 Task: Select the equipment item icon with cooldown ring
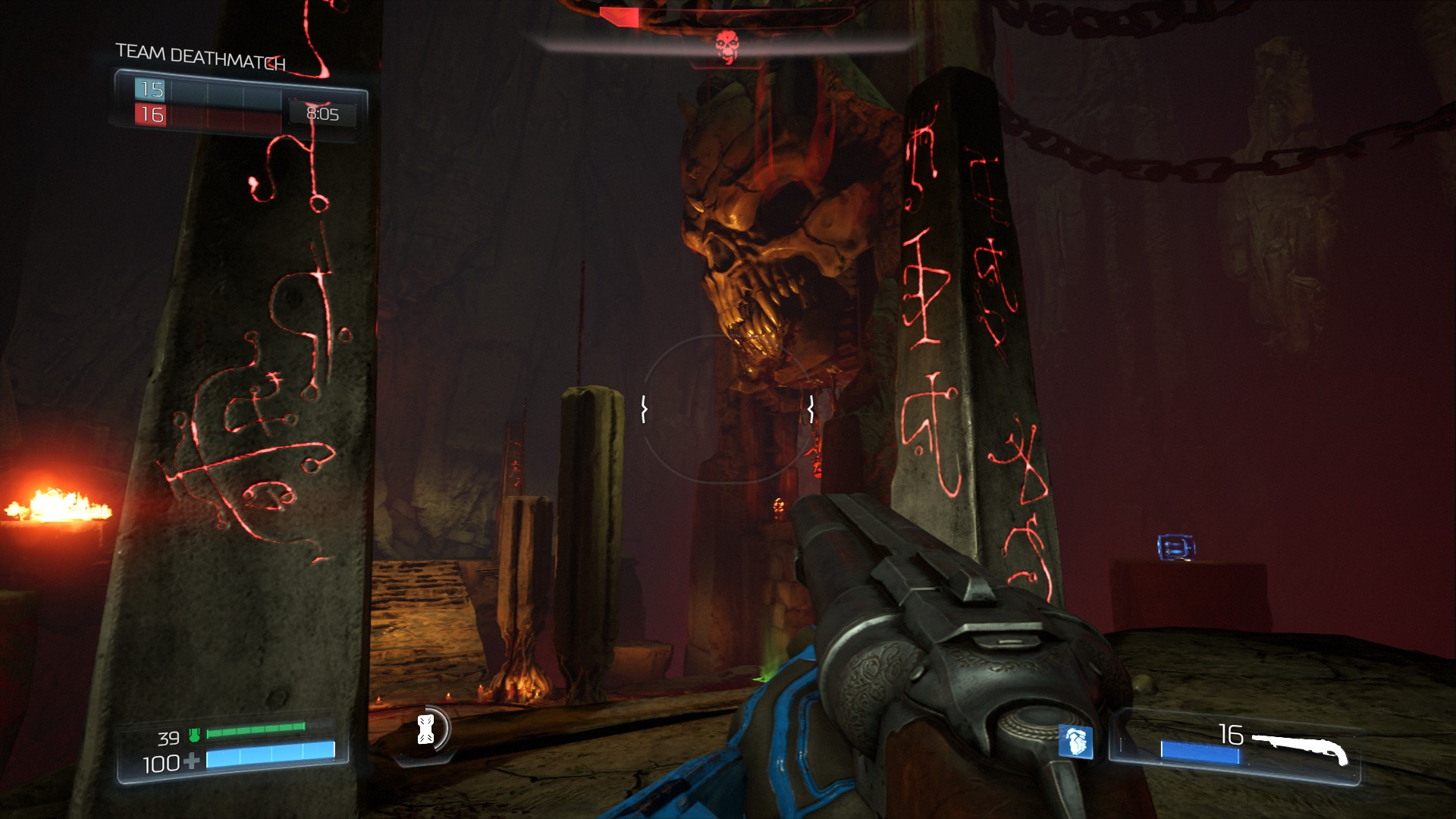tap(426, 730)
